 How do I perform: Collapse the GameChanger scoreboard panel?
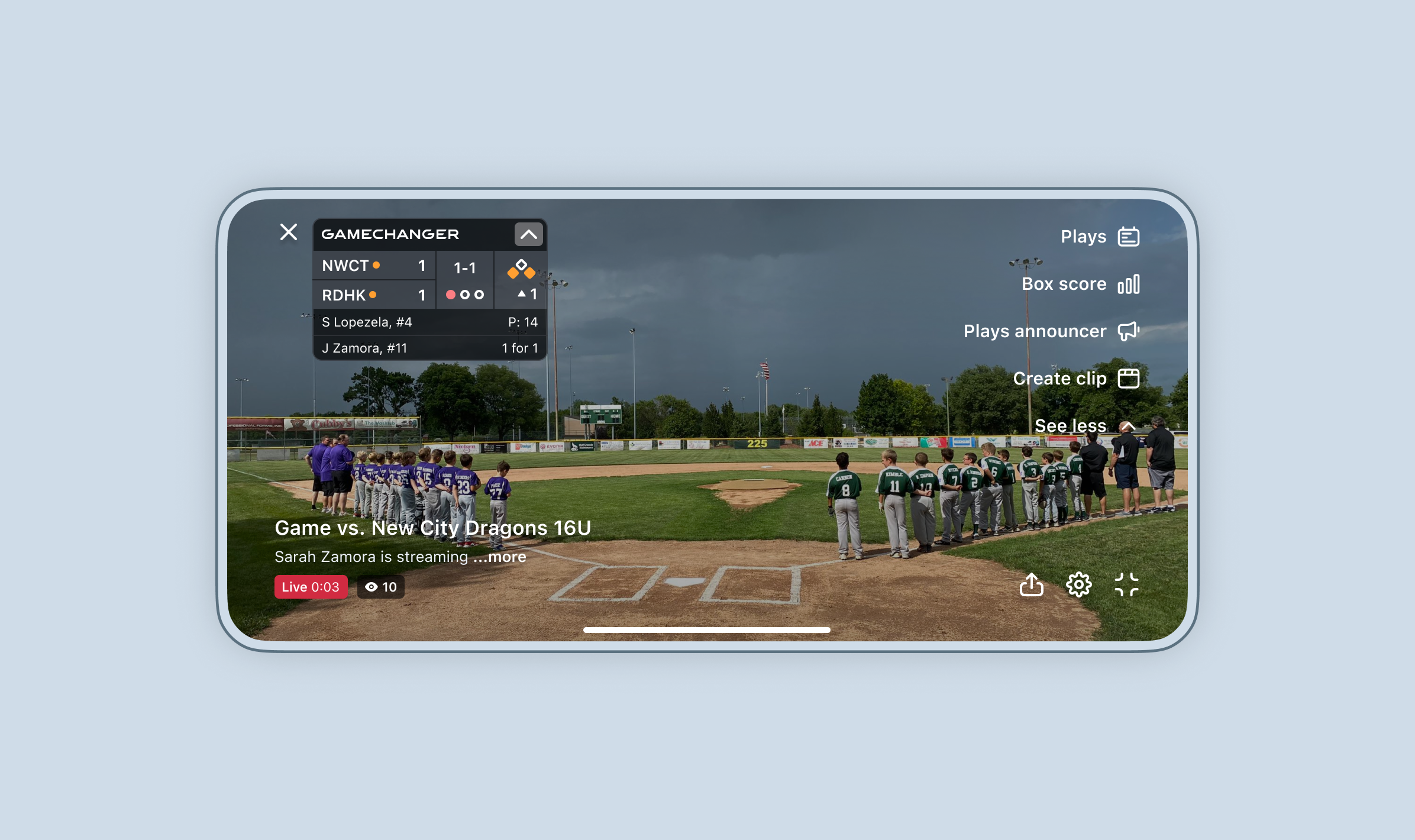click(528, 234)
